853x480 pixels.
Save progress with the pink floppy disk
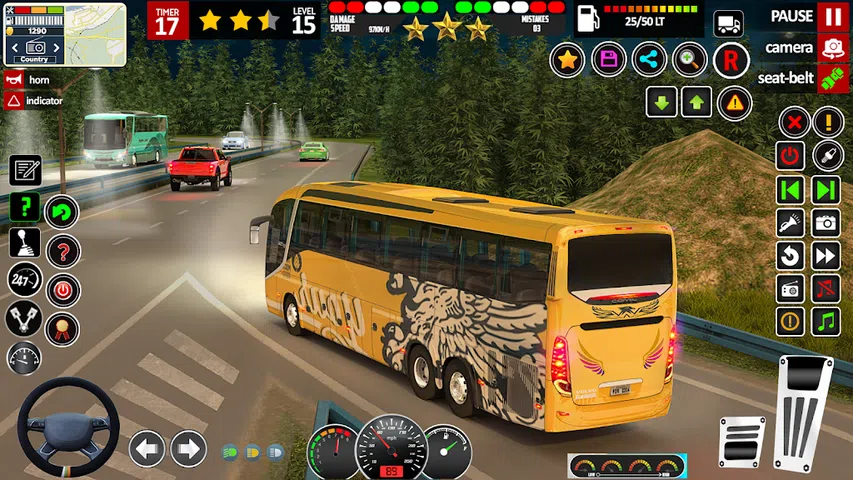[x=608, y=60]
